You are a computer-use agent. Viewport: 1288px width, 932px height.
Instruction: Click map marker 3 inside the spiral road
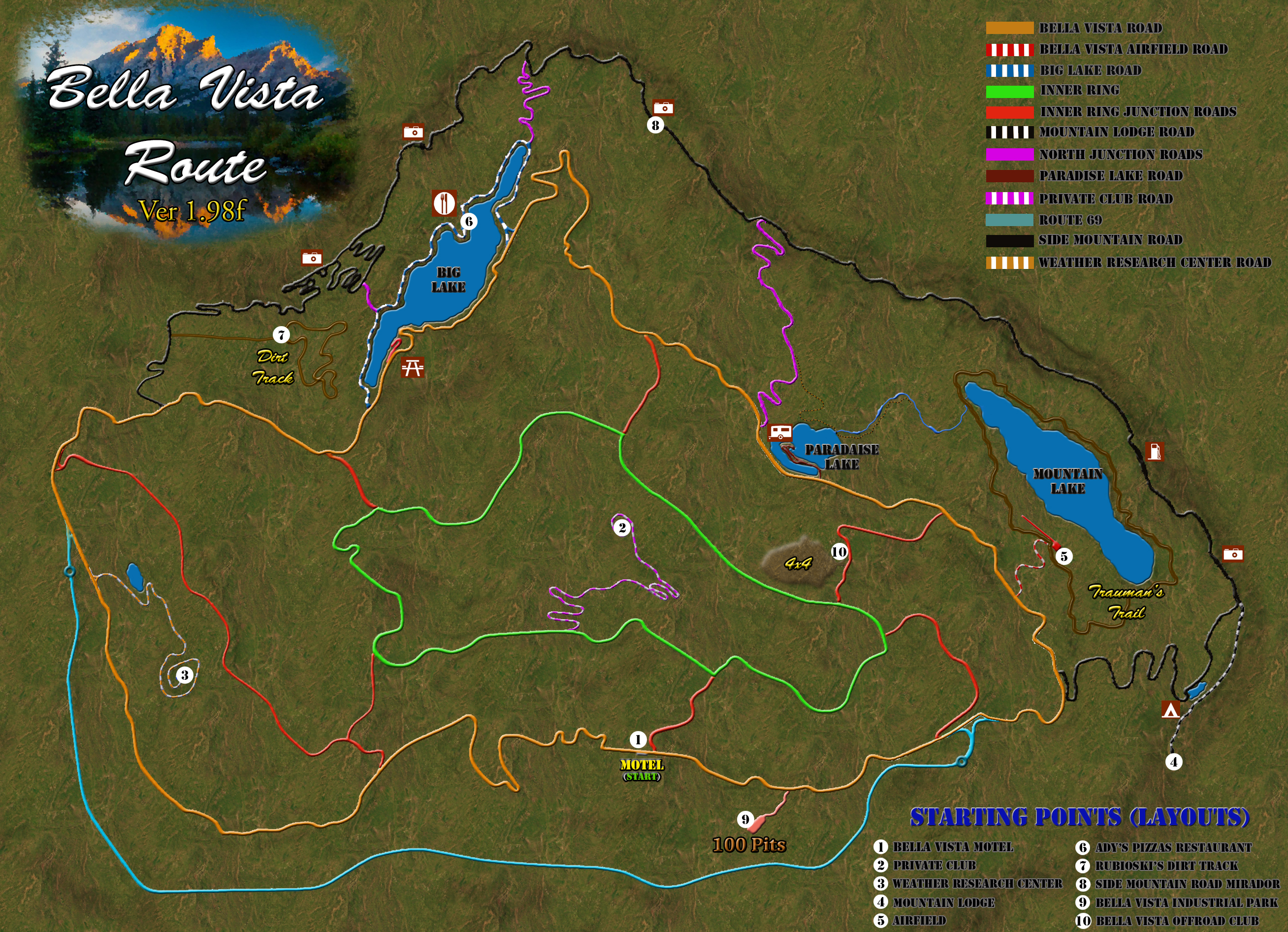pyautogui.click(x=184, y=675)
